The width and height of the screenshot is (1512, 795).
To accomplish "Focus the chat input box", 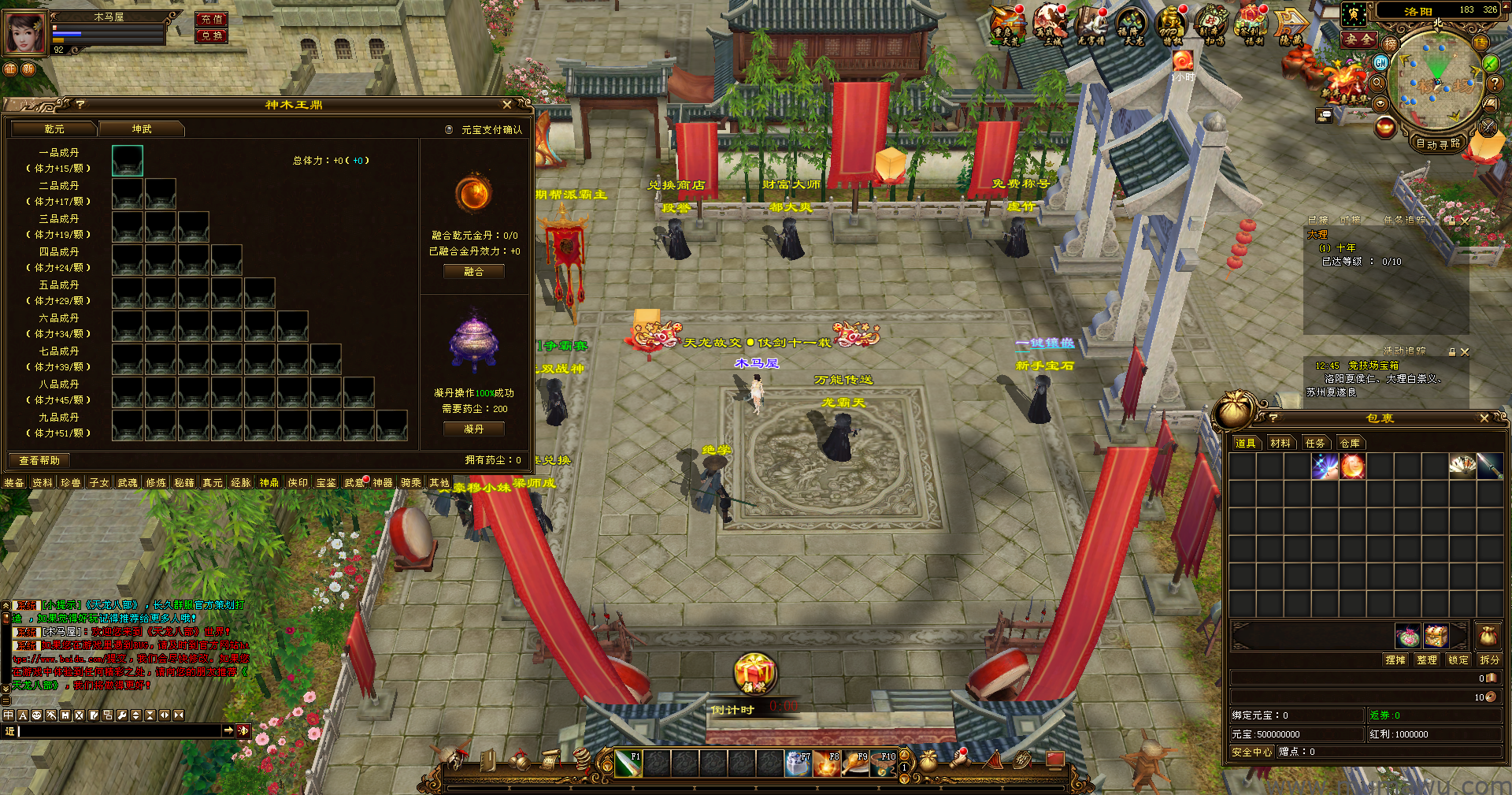I will pyautogui.click(x=118, y=732).
